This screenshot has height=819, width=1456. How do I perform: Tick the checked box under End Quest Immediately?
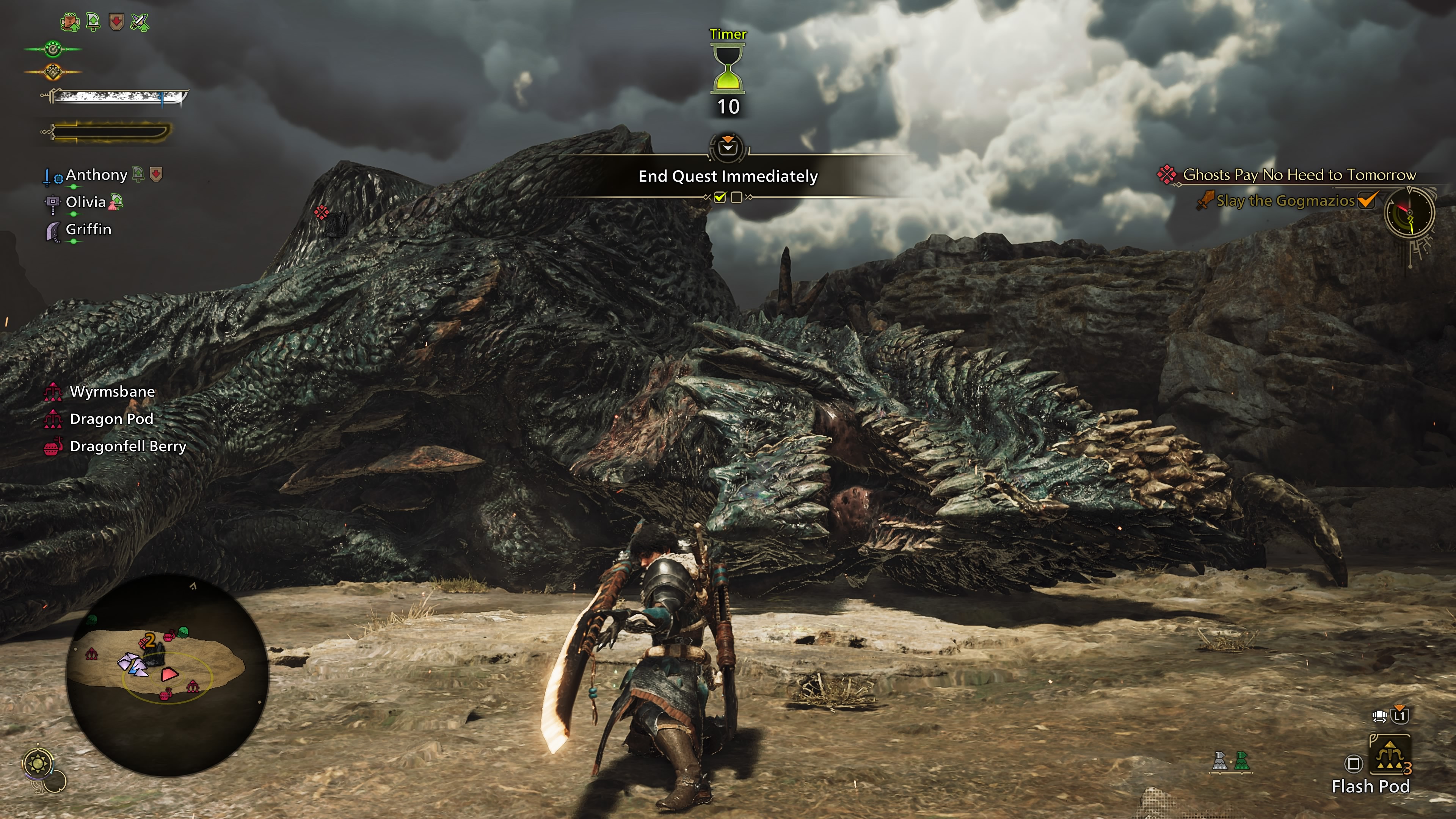coord(720,197)
